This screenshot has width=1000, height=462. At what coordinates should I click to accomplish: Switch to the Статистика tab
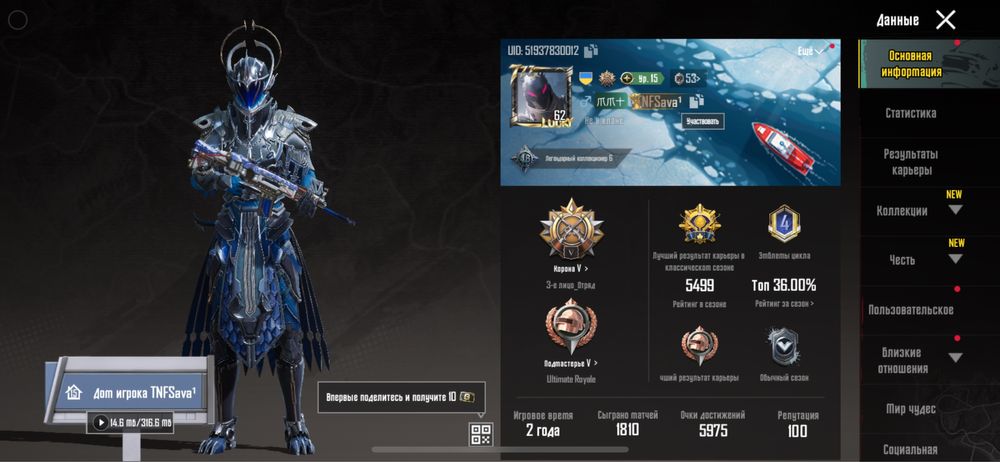(x=910, y=113)
